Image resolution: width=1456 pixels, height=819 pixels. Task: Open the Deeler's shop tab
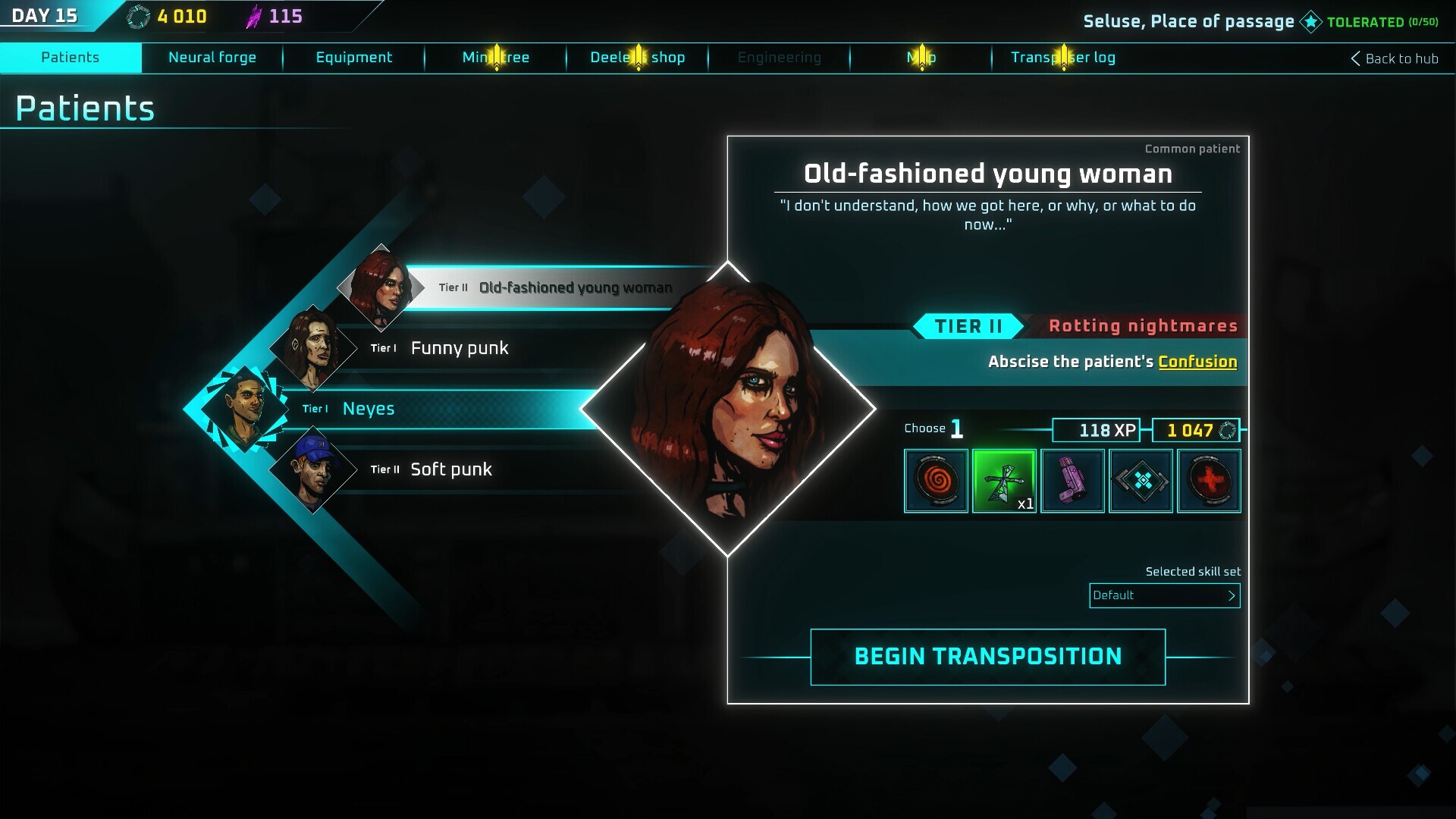click(x=637, y=58)
